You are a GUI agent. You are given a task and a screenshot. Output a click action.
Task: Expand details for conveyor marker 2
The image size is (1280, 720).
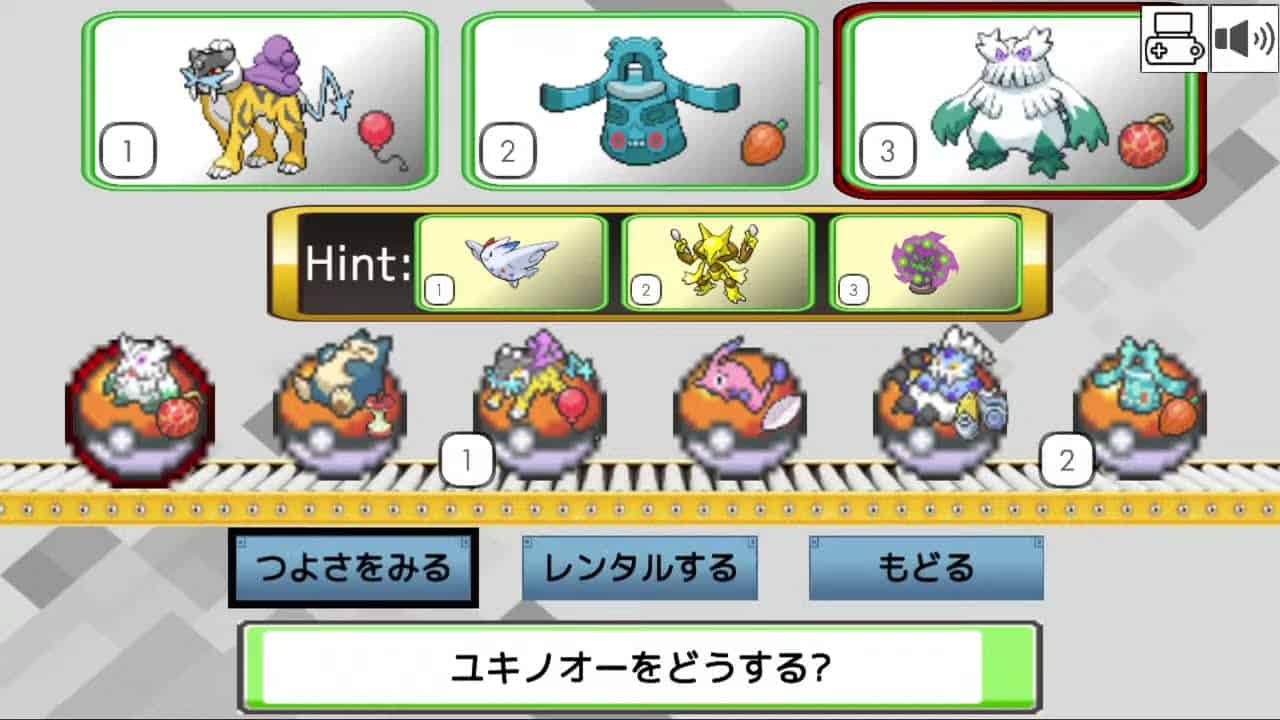point(1065,461)
